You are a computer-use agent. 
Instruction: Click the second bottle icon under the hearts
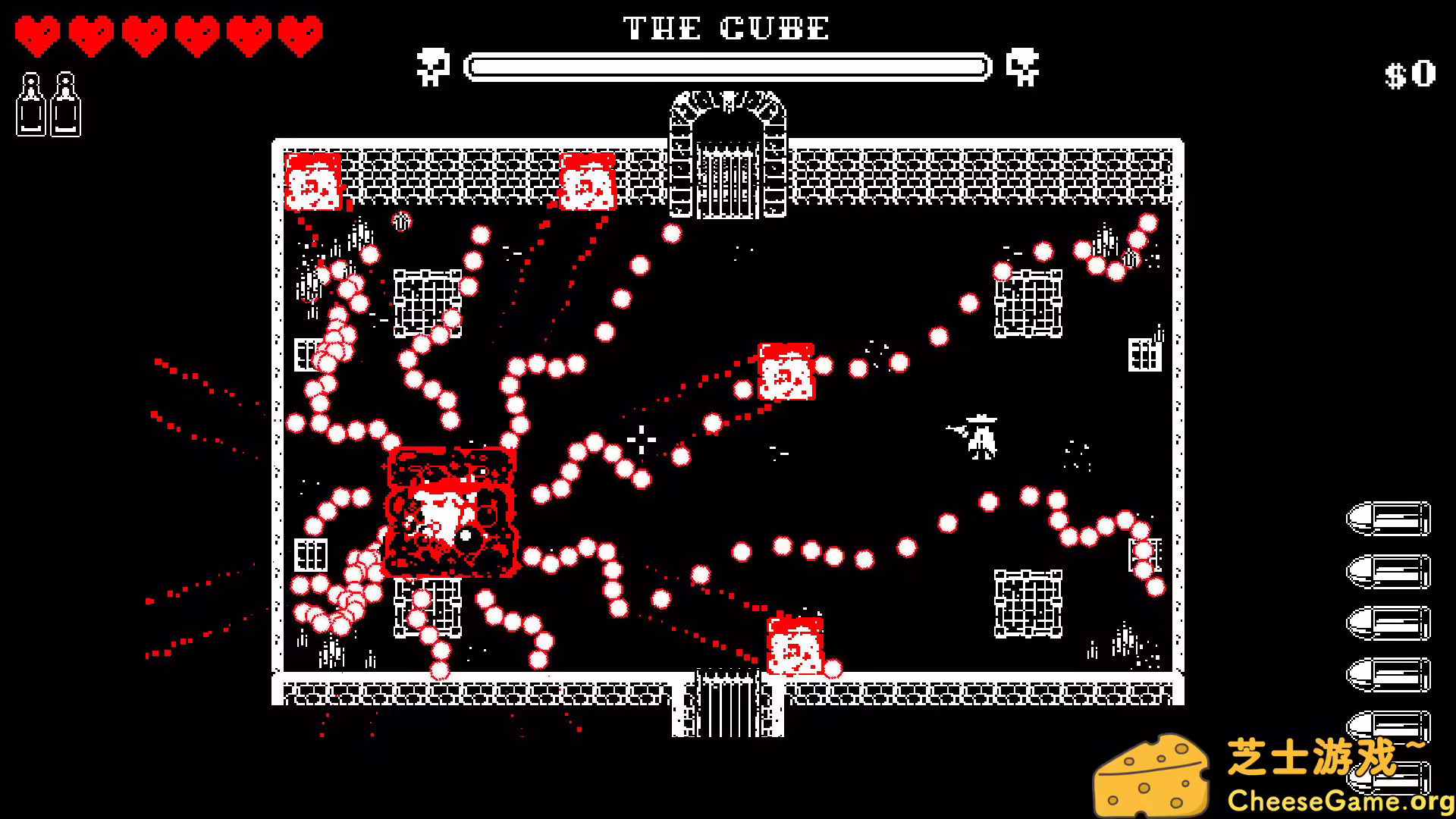tap(67, 102)
